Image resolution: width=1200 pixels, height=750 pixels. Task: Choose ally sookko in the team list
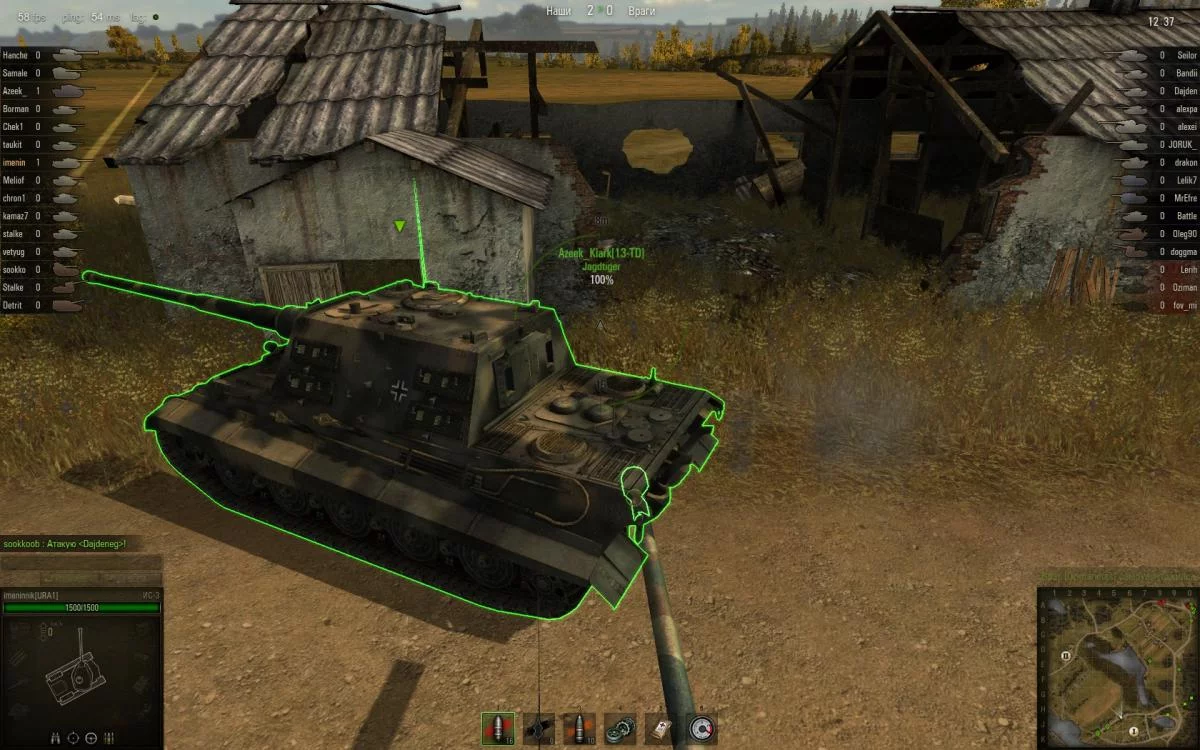[15, 270]
